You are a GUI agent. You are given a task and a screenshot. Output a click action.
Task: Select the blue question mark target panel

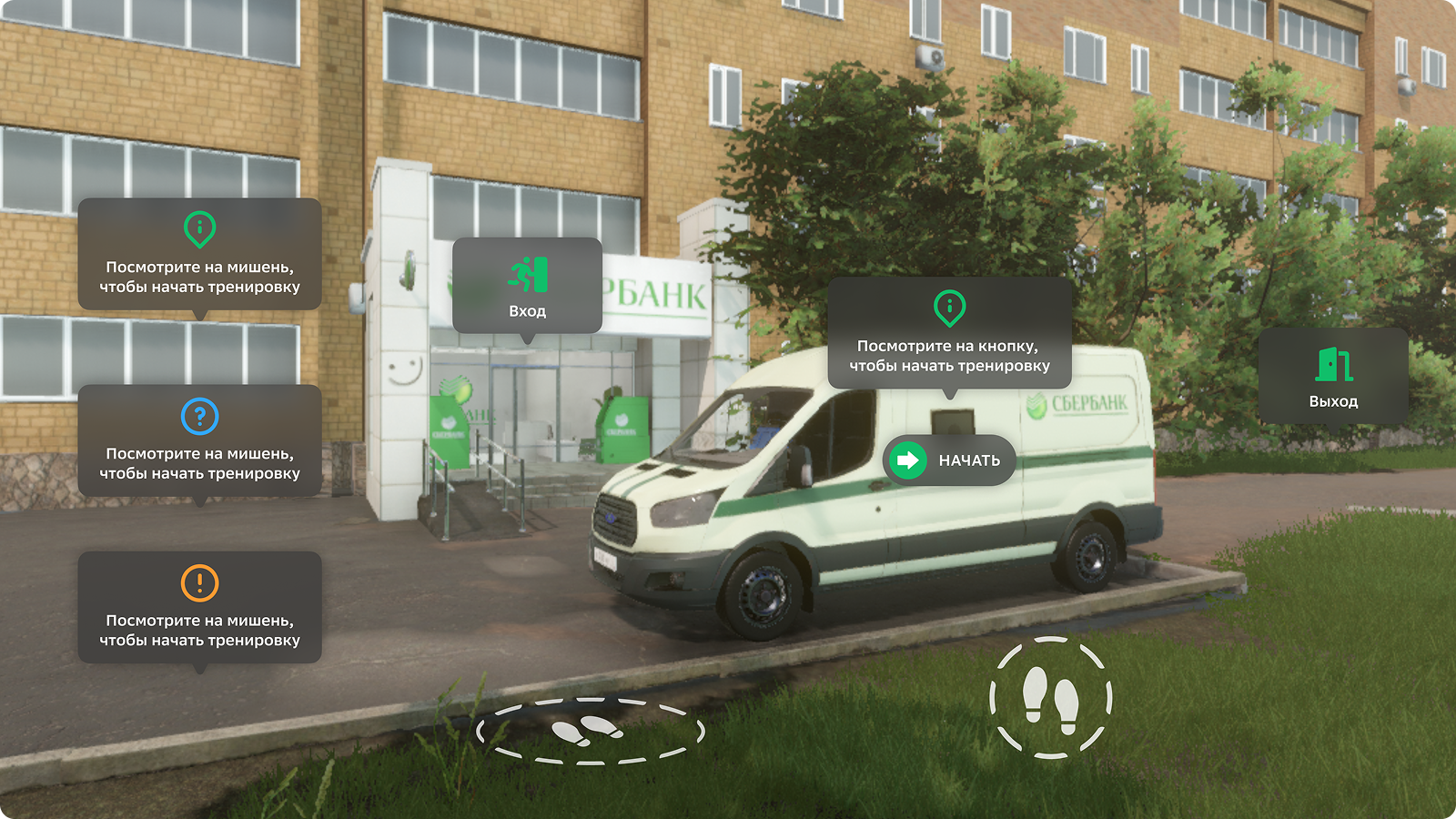tap(199, 441)
